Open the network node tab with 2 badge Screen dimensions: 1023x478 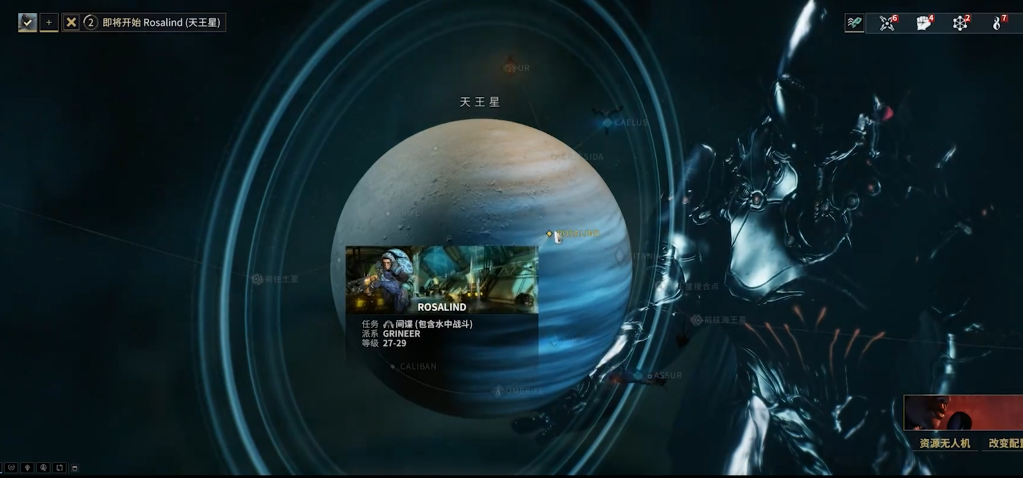point(961,22)
